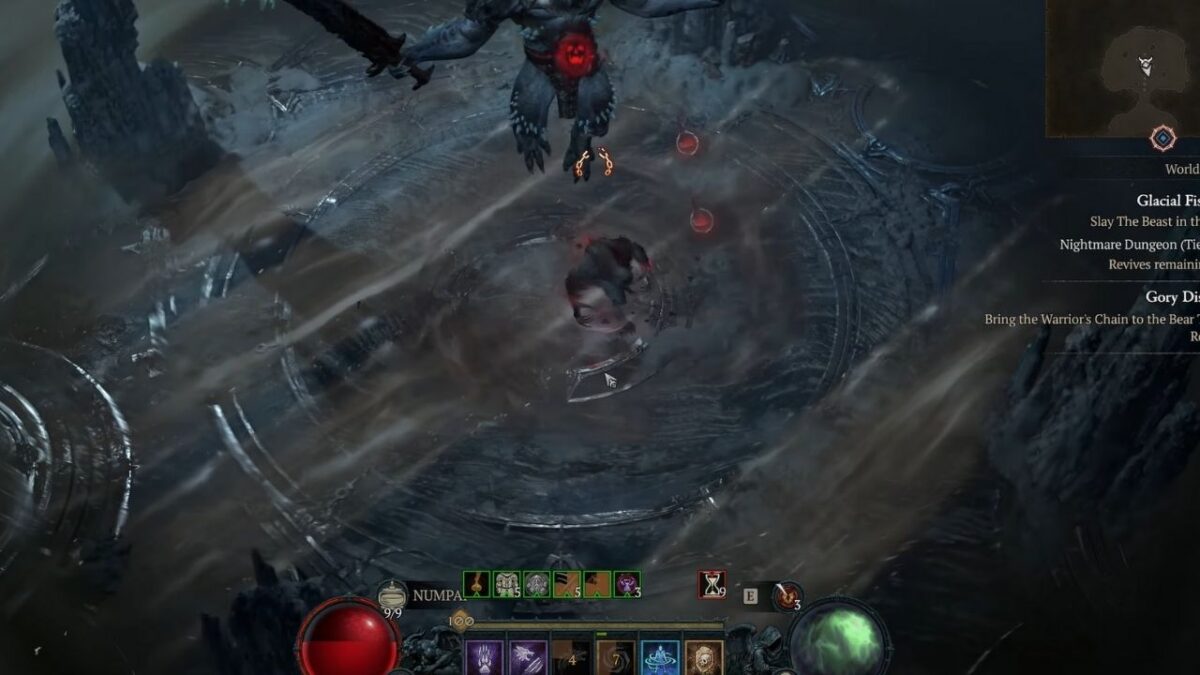Click the healing potion flask icon
The height and width of the screenshot is (675, 1200).
coord(391,596)
